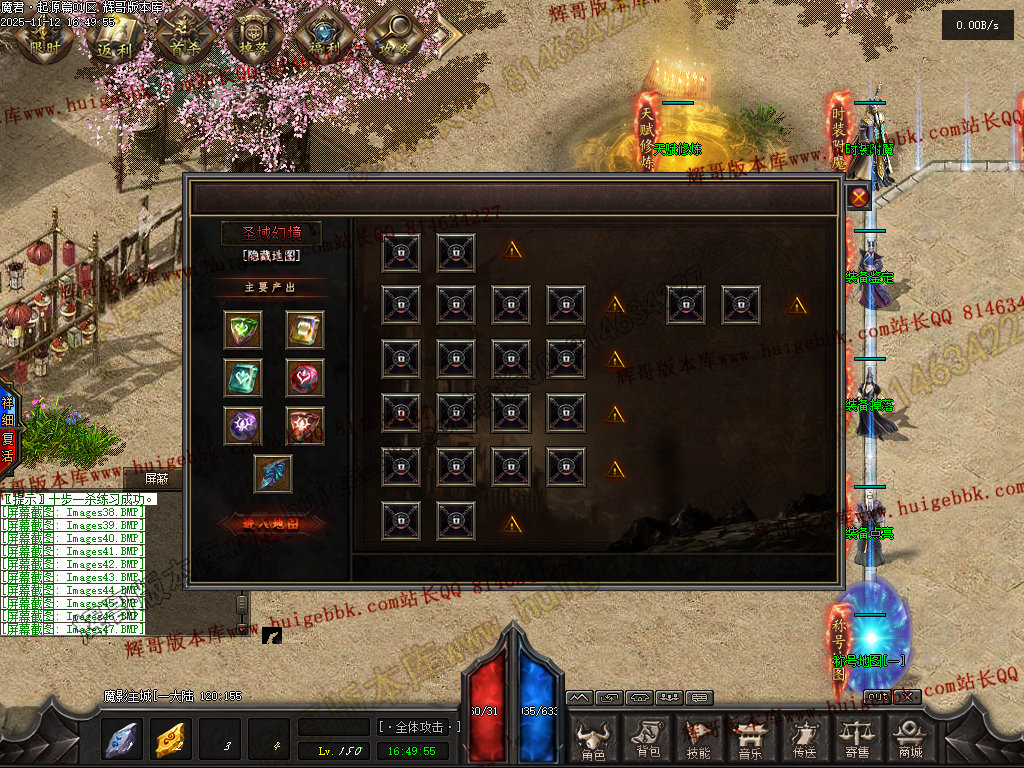
Task: Close the 圣域幻境 map panel
Action: tap(858, 197)
